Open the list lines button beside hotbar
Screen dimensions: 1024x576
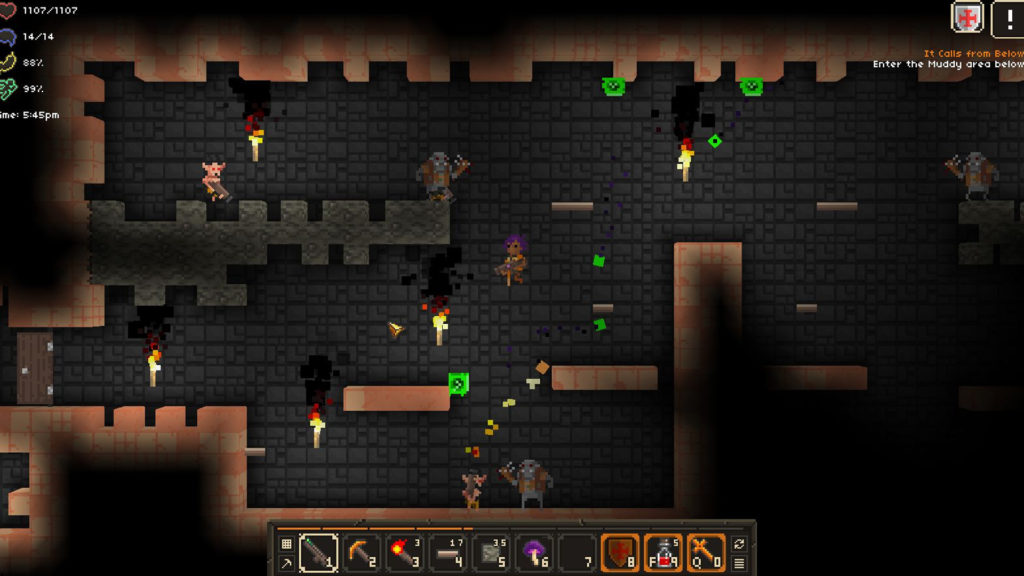tap(739, 564)
